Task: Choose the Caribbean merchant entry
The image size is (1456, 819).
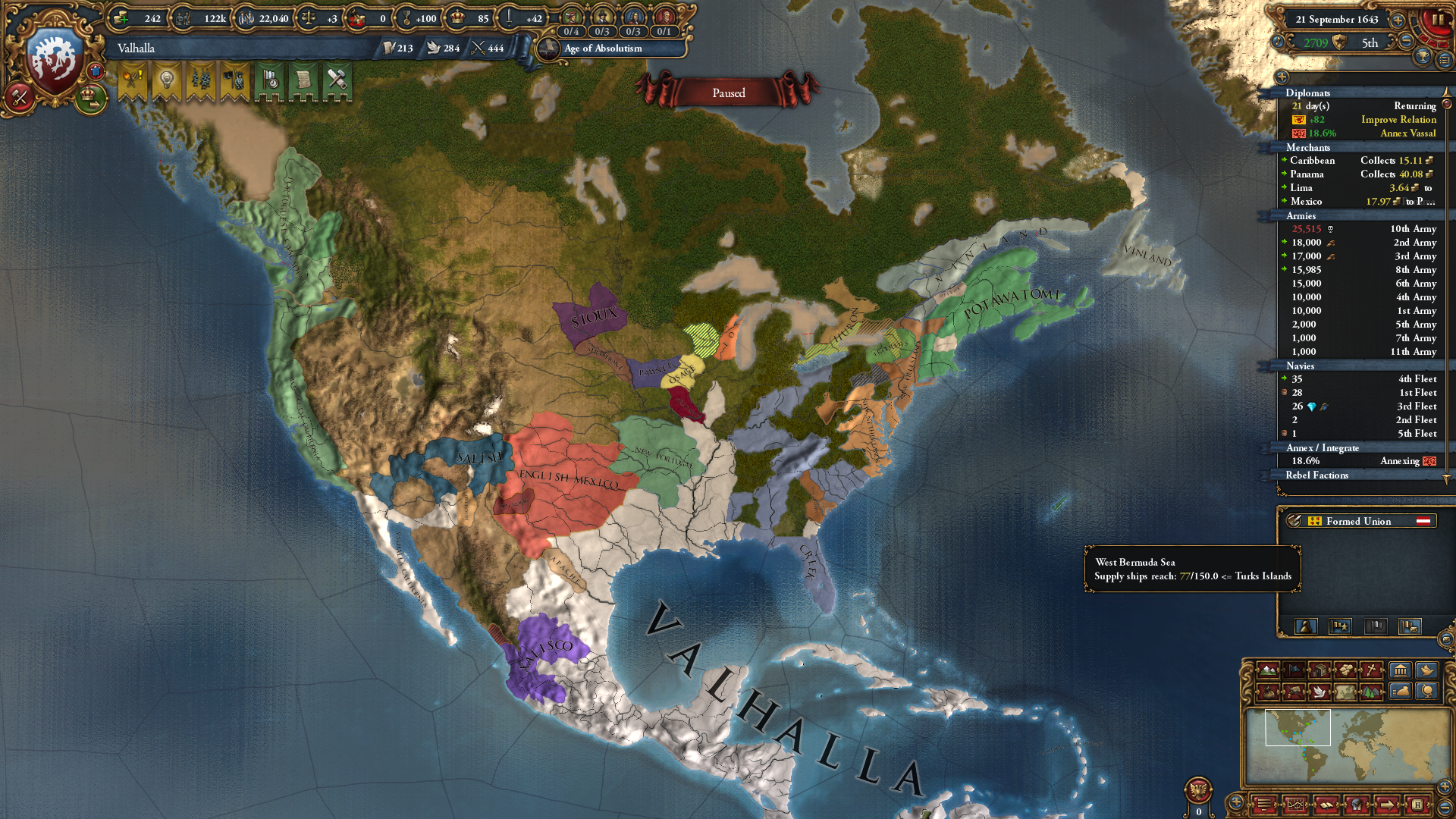Action: point(1312,161)
